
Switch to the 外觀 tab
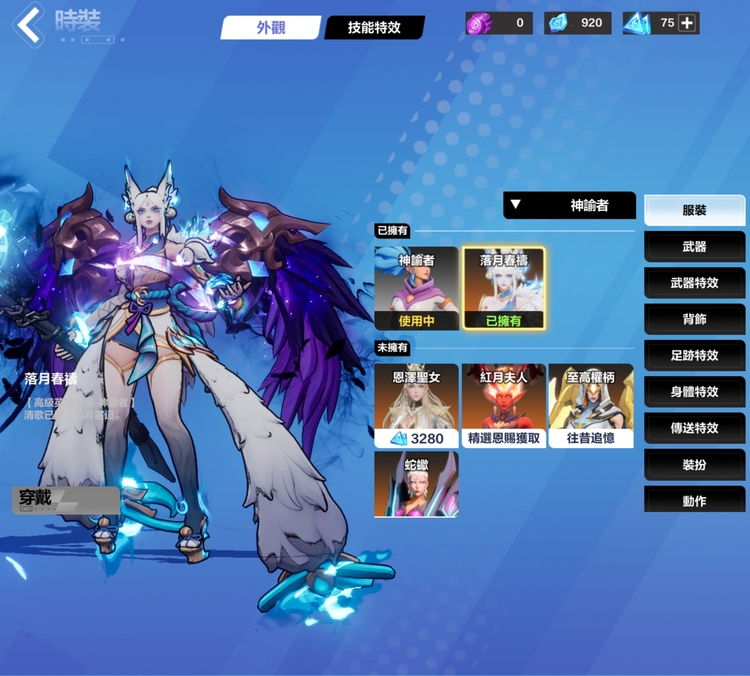point(270,27)
